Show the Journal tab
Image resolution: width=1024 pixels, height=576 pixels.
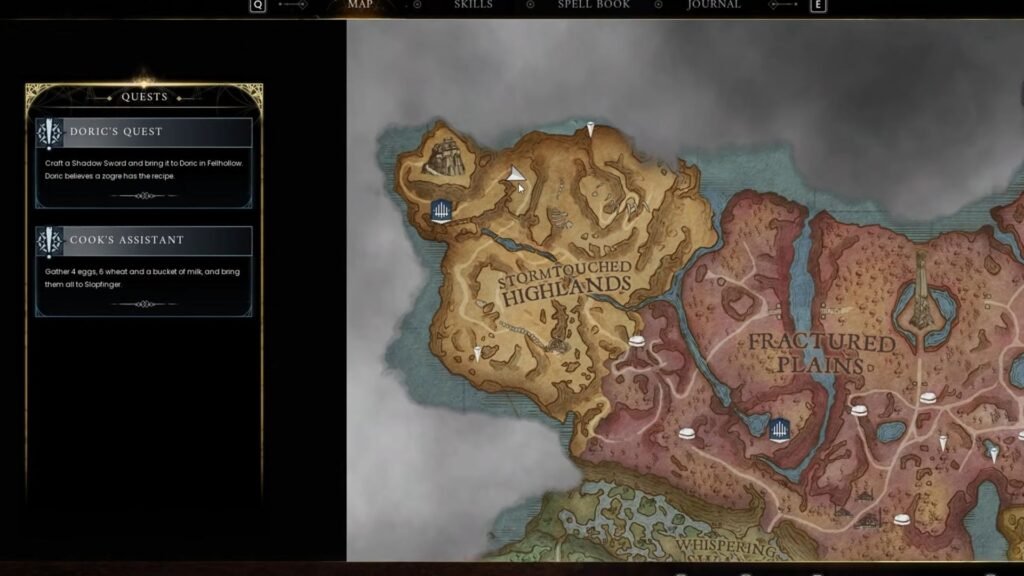pos(714,5)
